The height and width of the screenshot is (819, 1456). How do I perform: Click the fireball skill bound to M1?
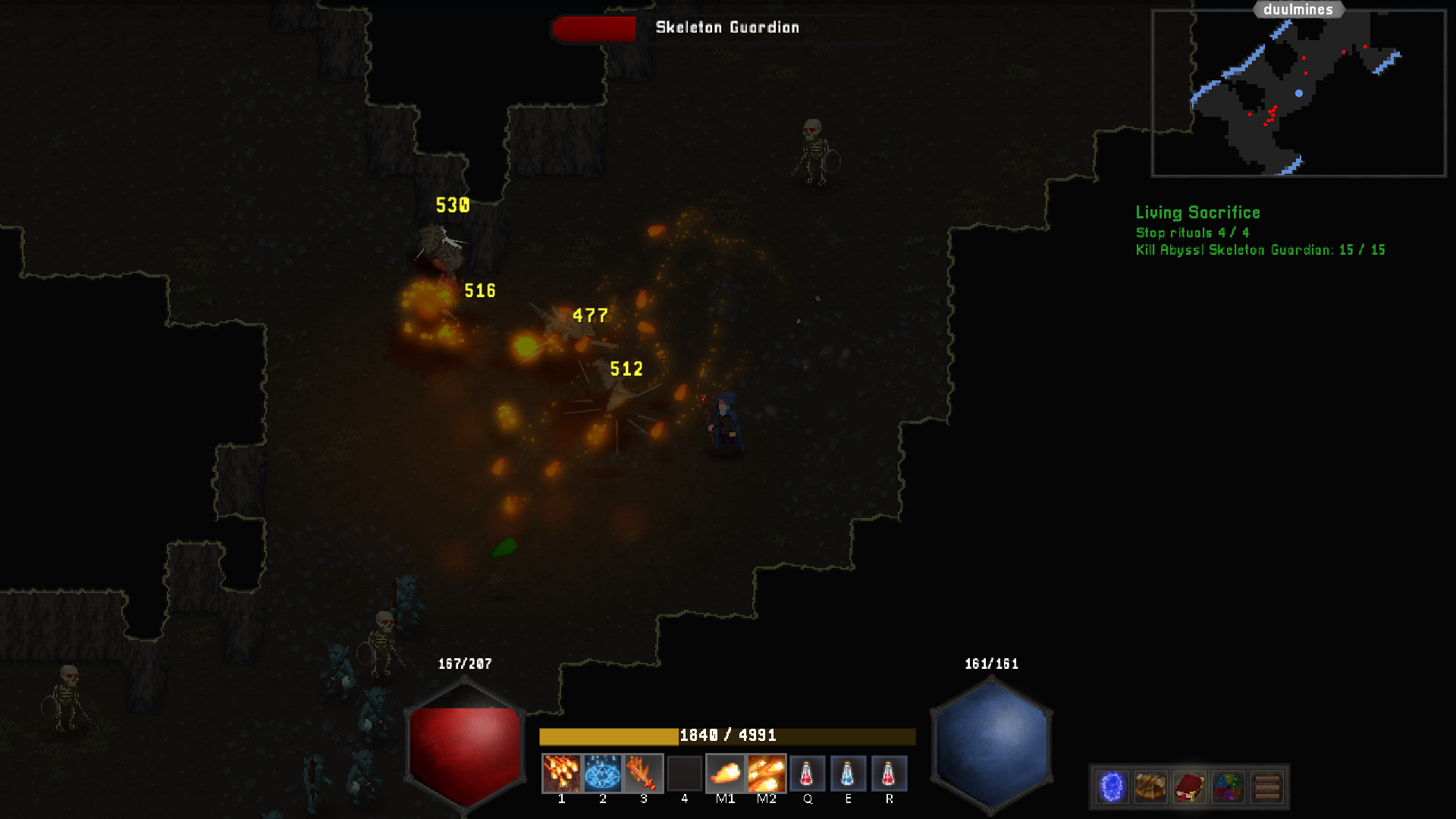(726, 773)
